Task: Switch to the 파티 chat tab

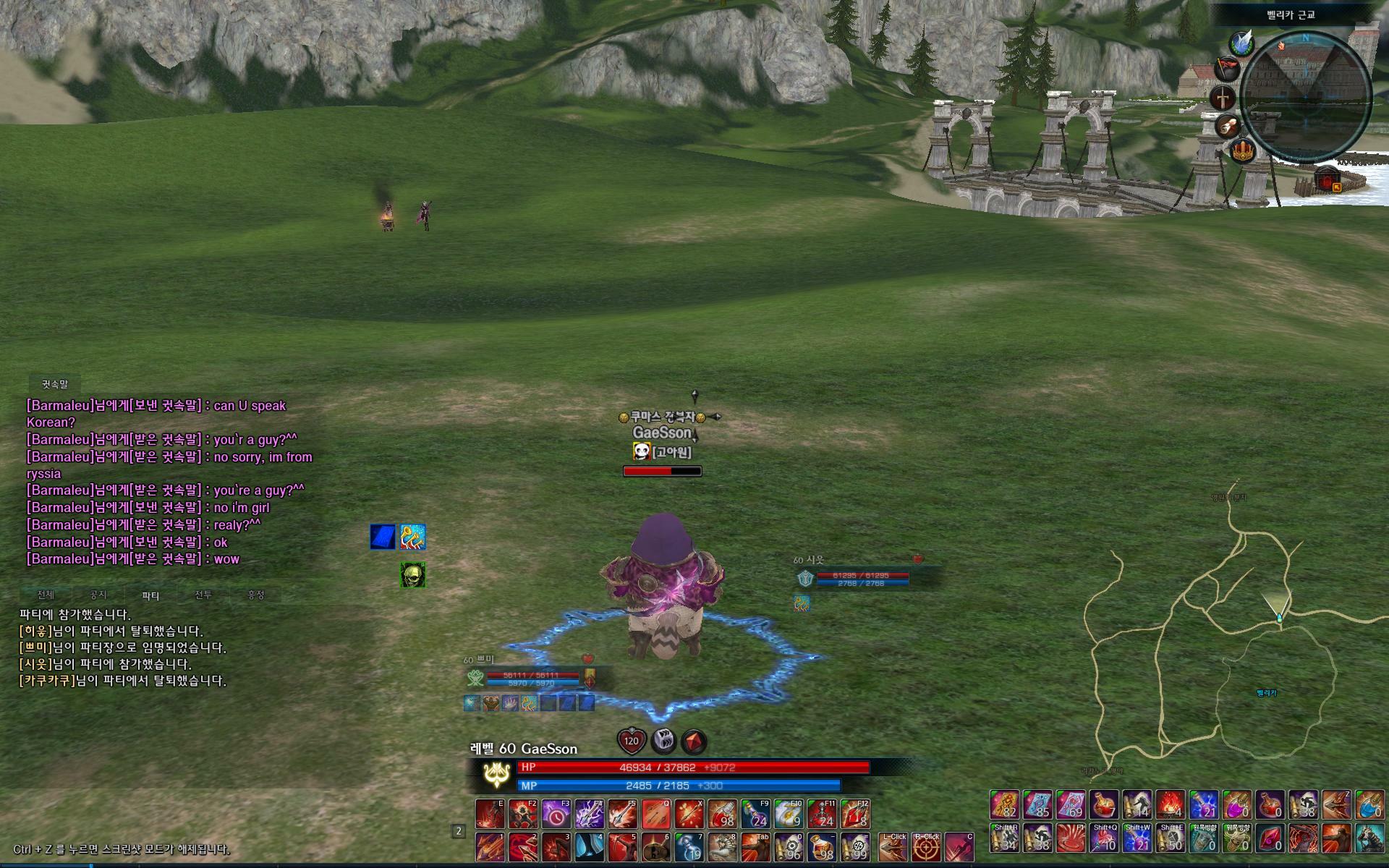Action: (150, 595)
